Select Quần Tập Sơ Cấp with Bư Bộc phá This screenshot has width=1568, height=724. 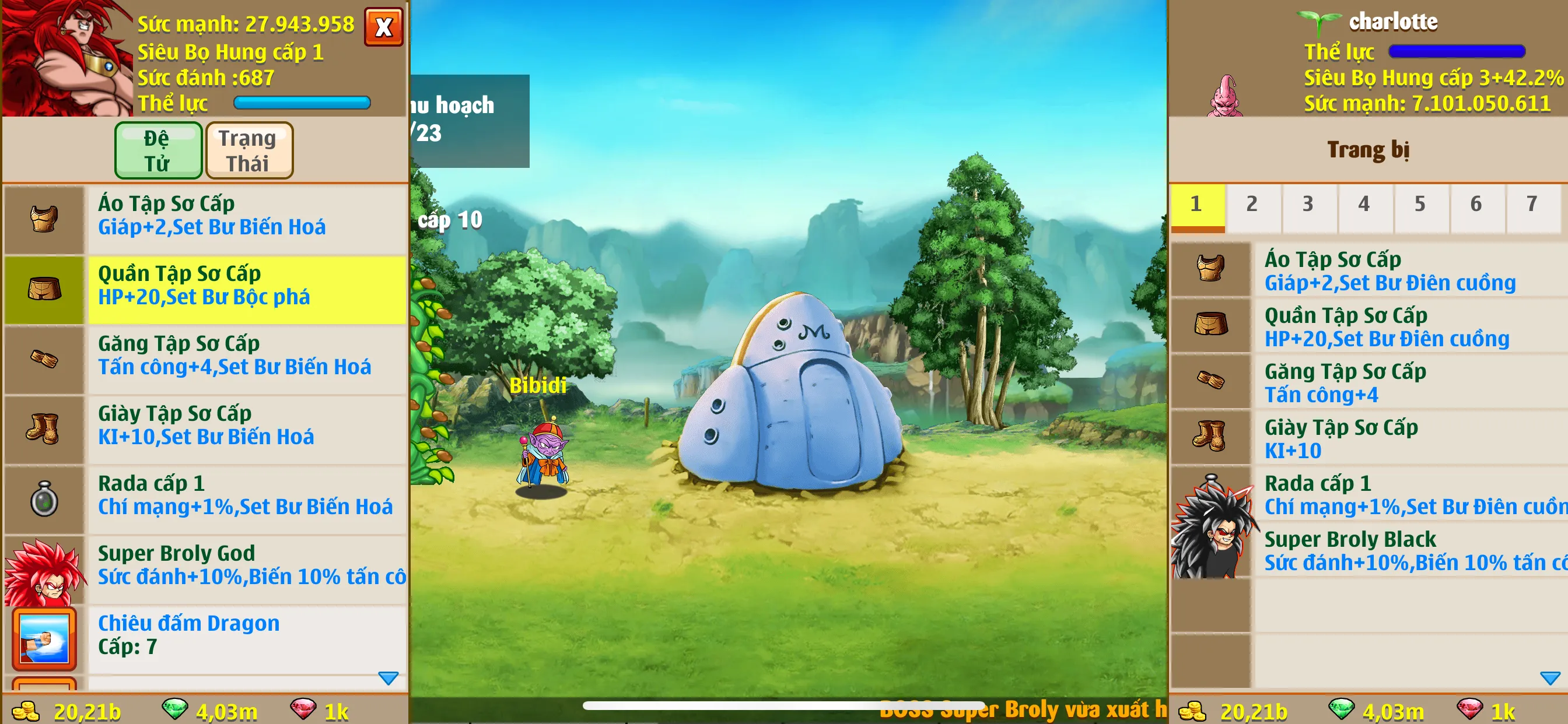247,286
